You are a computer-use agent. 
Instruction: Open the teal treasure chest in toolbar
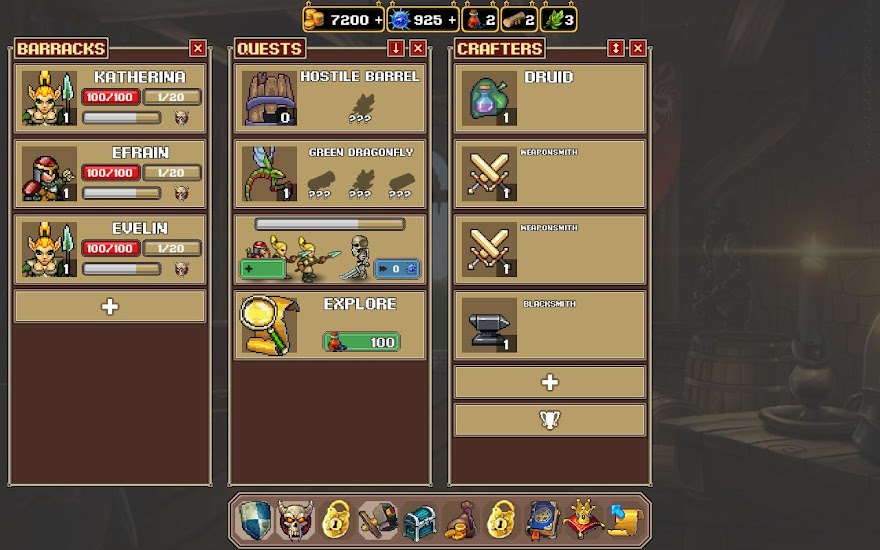point(418,521)
